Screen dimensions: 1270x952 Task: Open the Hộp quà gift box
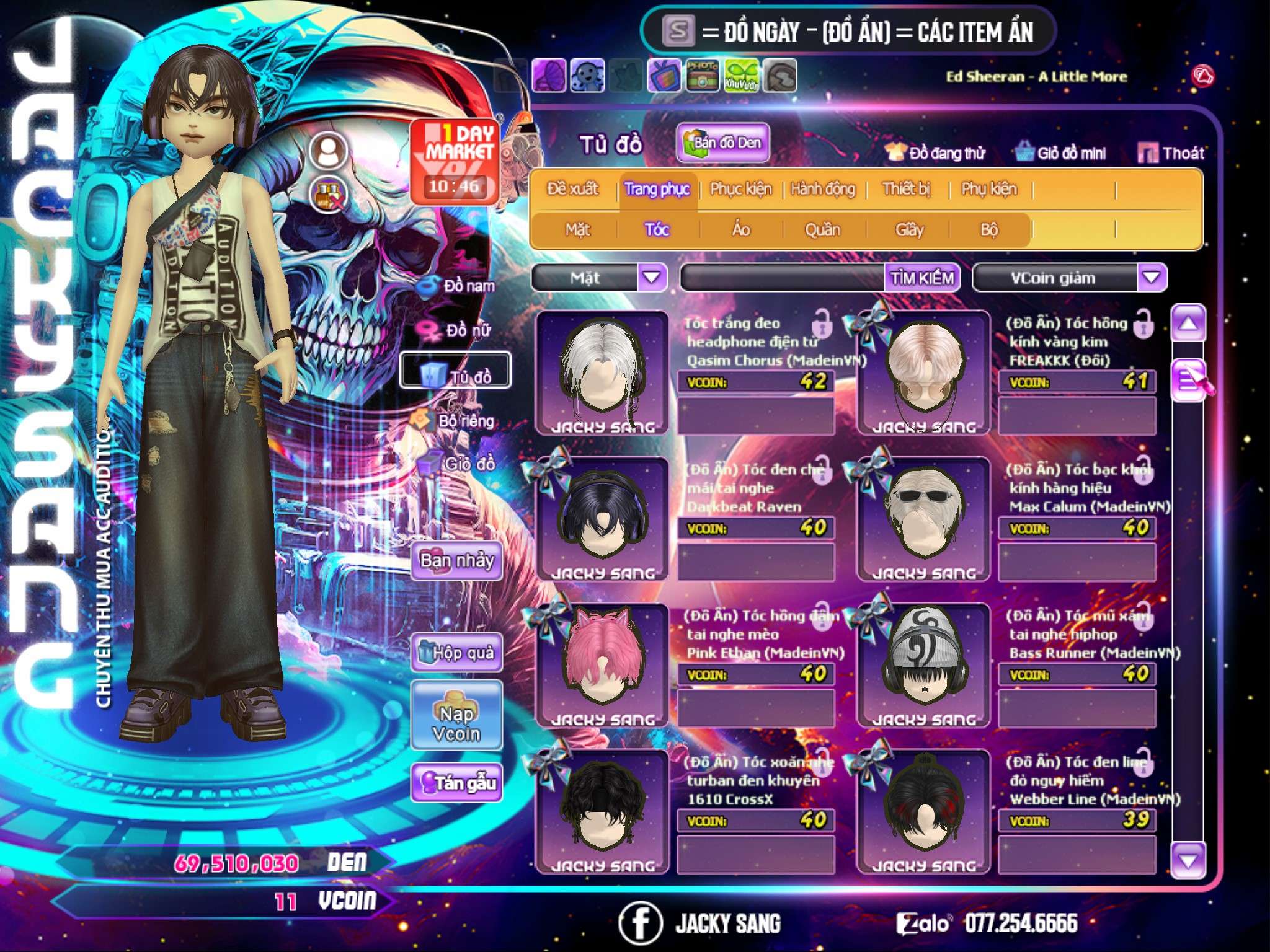coord(456,652)
